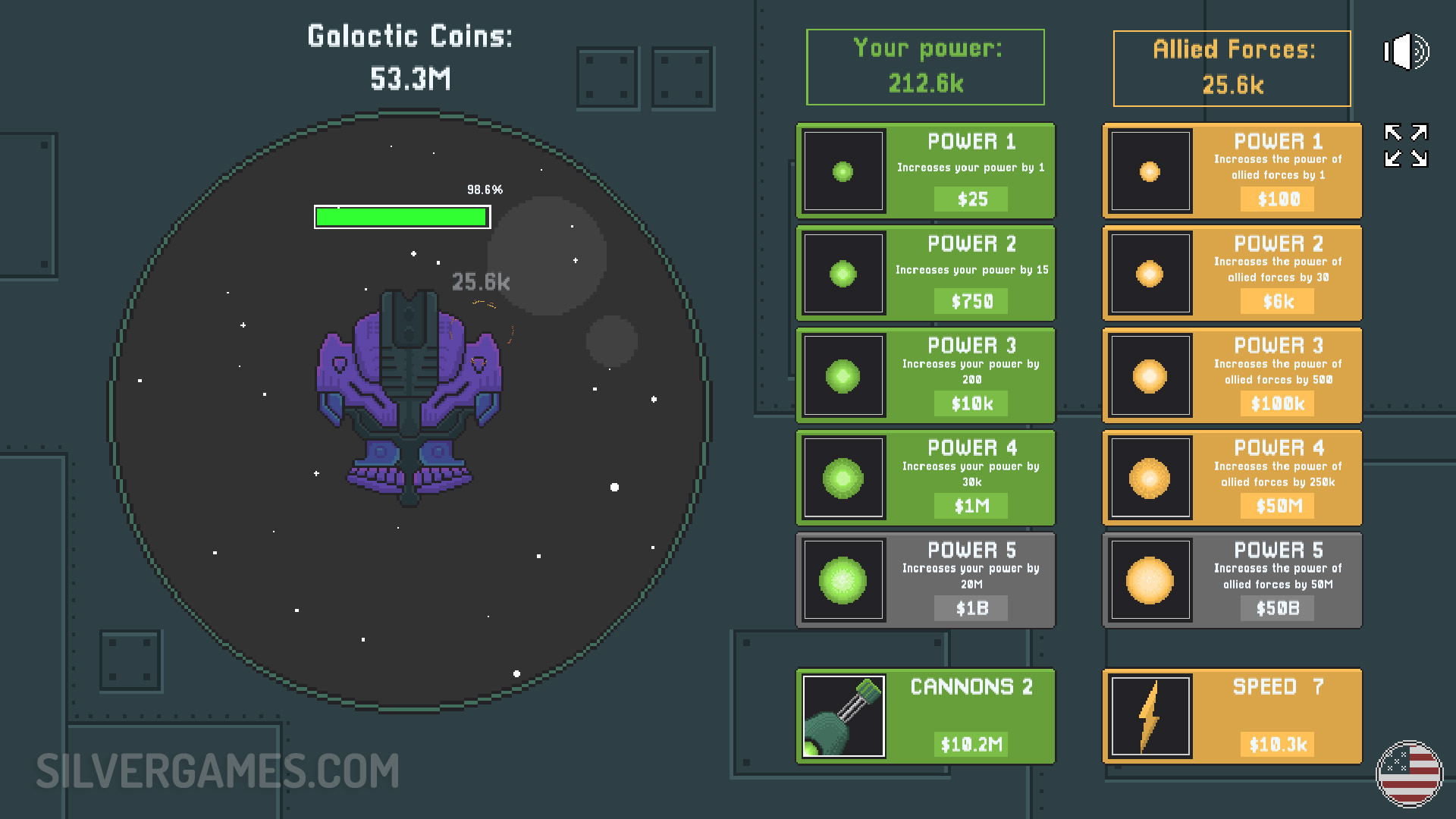Enter fullscreen with the arrows icon
The image size is (1456, 819).
tap(1406, 145)
